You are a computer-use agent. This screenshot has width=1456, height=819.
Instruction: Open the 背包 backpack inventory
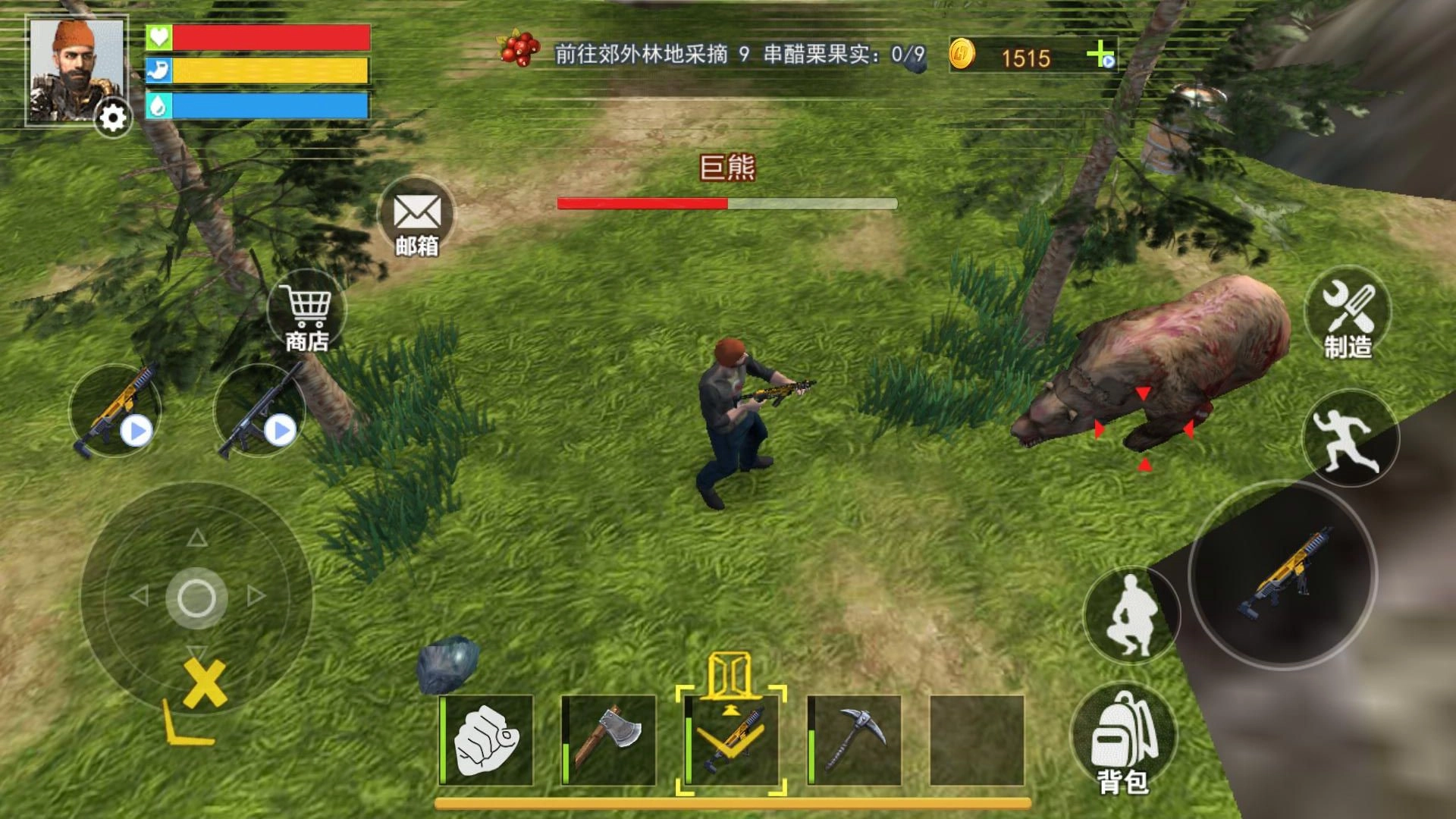coord(1123,732)
